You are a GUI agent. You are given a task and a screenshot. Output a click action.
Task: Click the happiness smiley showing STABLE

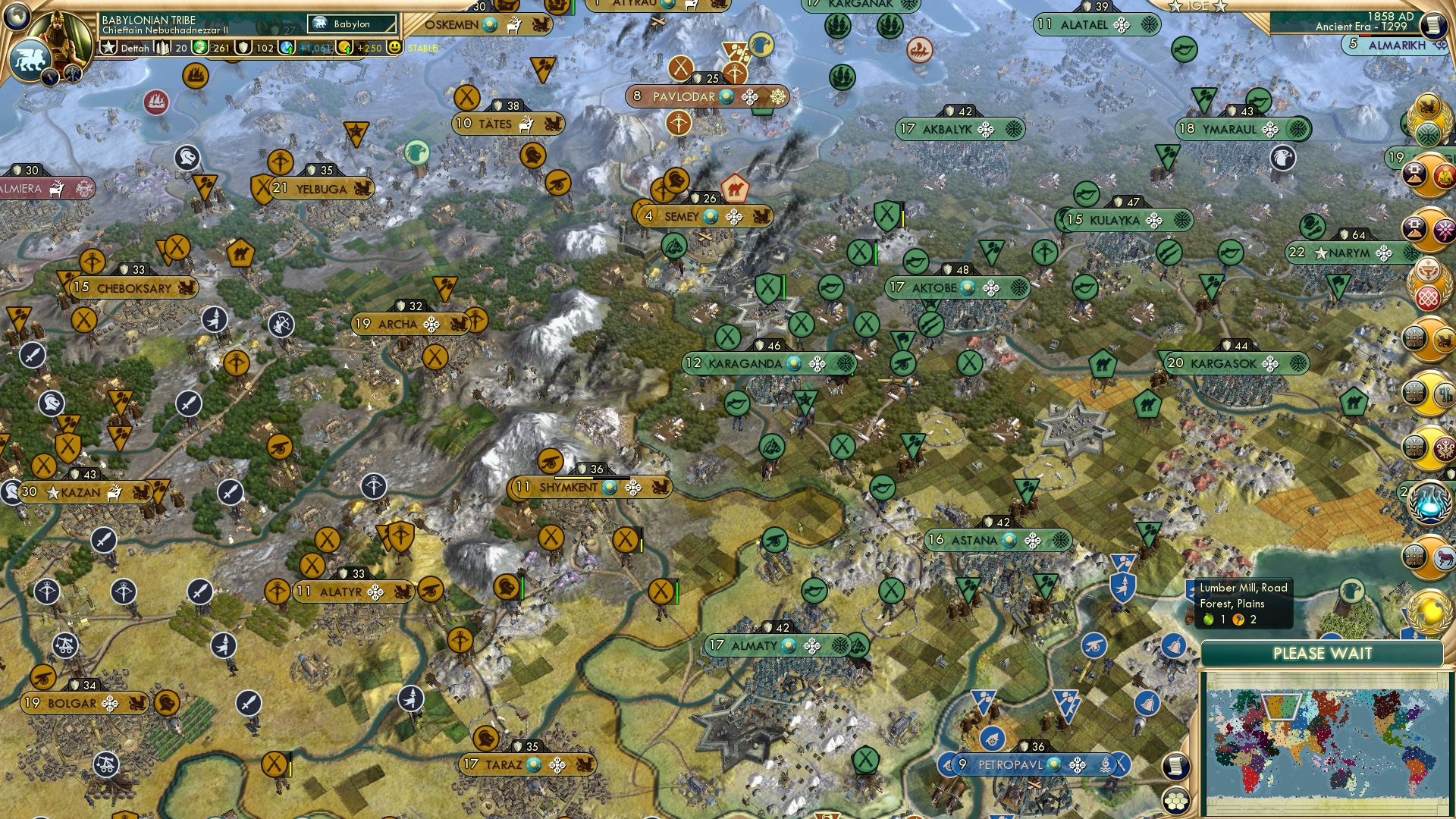click(x=394, y=48)
